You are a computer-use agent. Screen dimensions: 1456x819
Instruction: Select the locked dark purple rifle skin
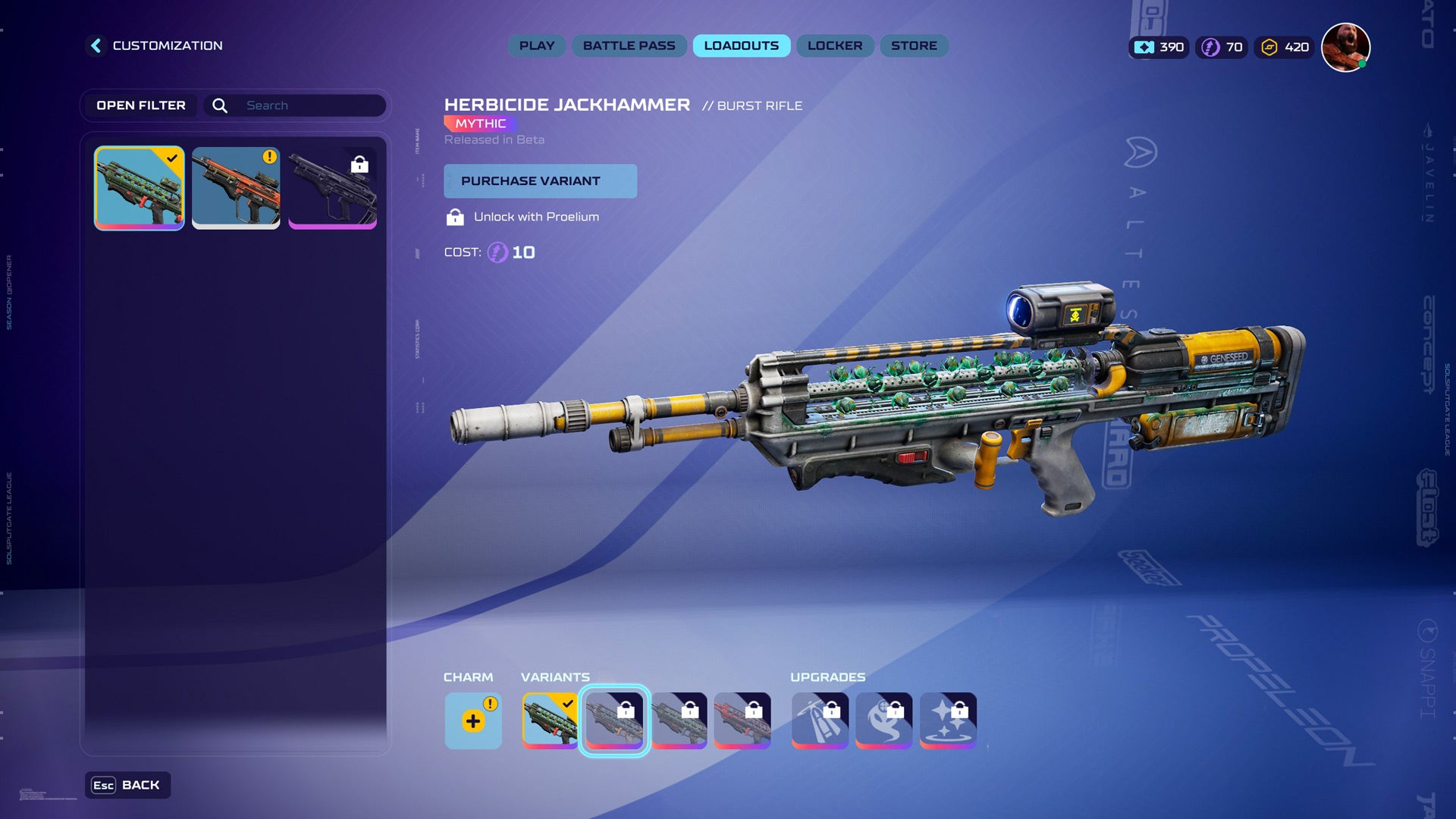point(332,188)
